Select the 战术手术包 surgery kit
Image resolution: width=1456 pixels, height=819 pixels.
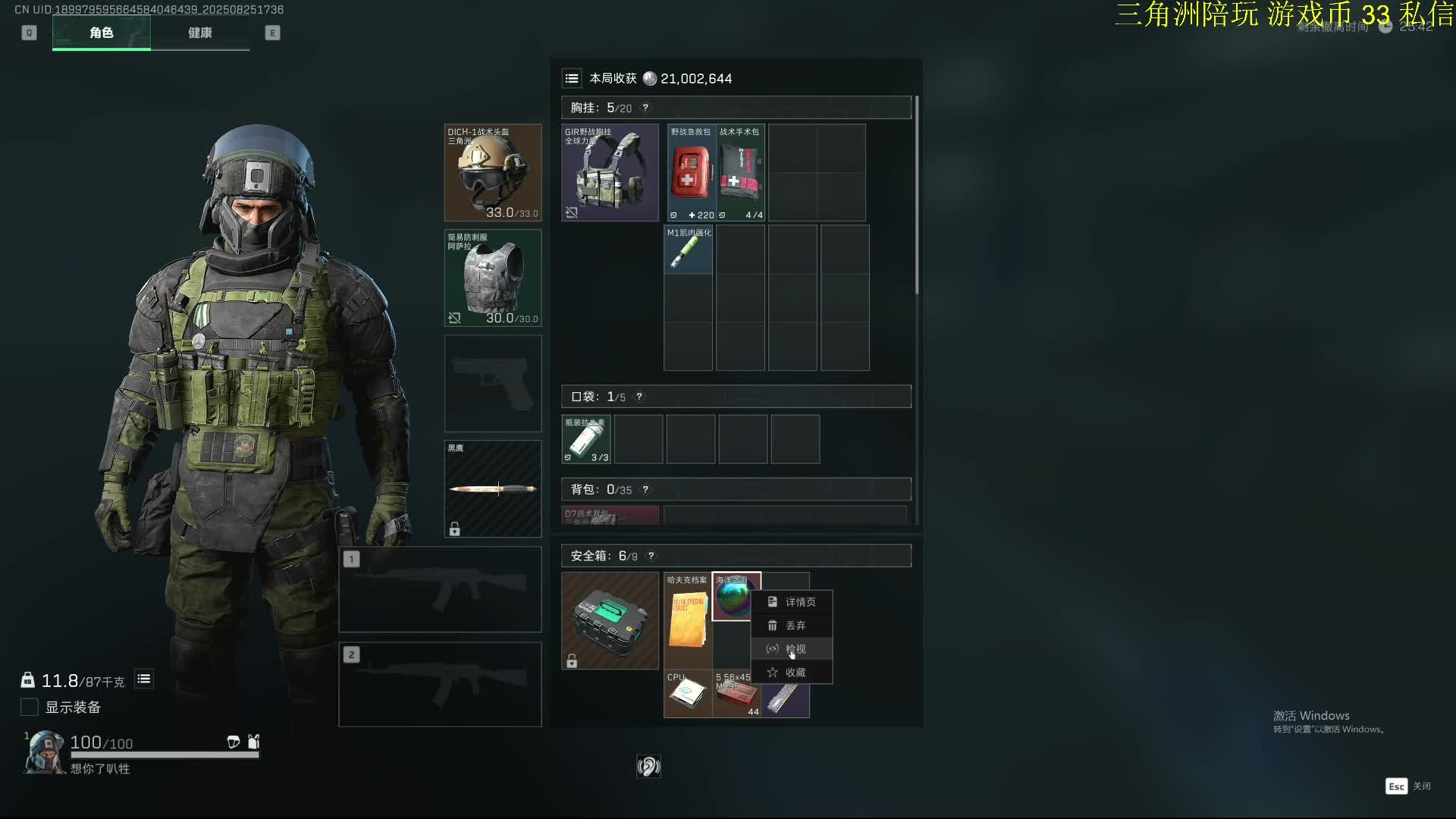[x=740, y=173]
